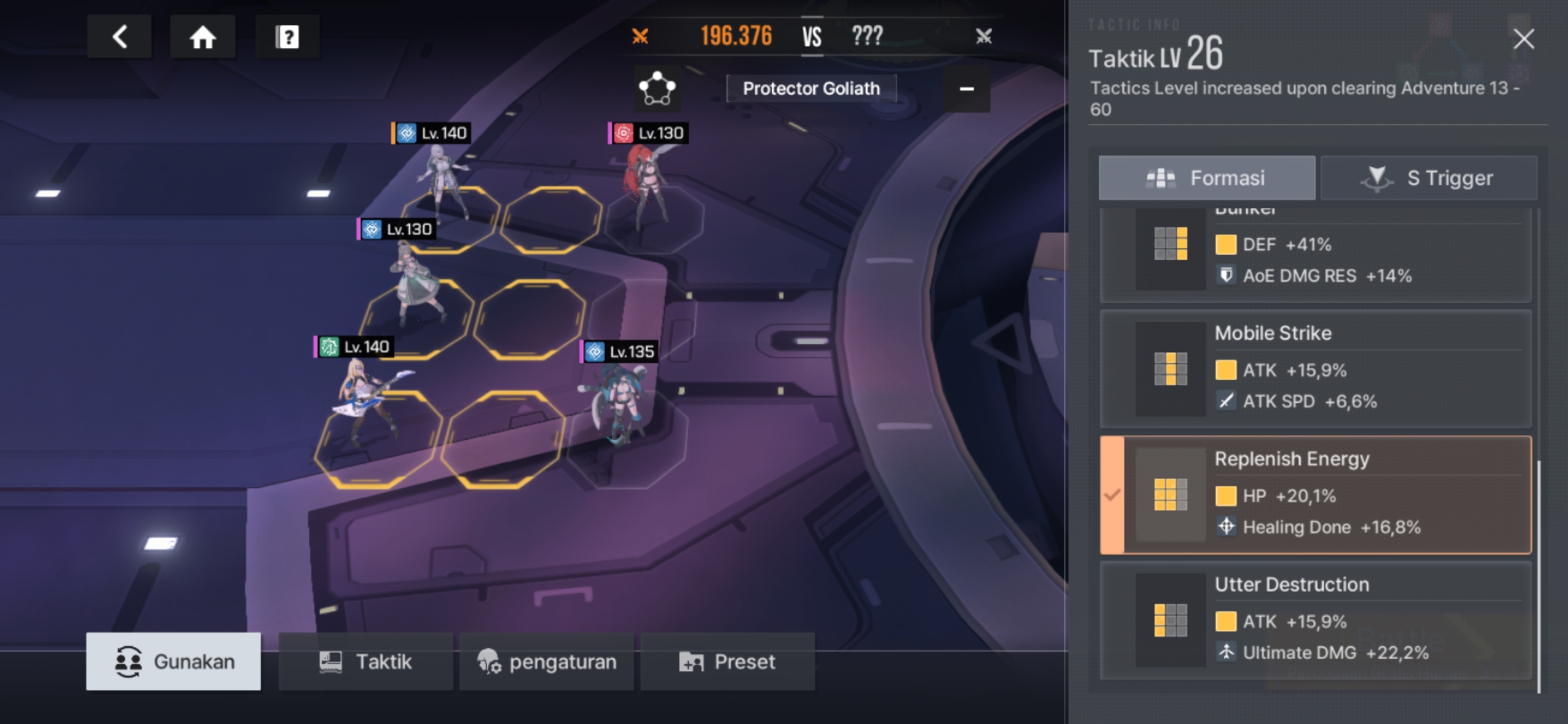Switch to the S Trigger tab
Viewport: 1568px width, 724px height.
tap(1429, 178)
